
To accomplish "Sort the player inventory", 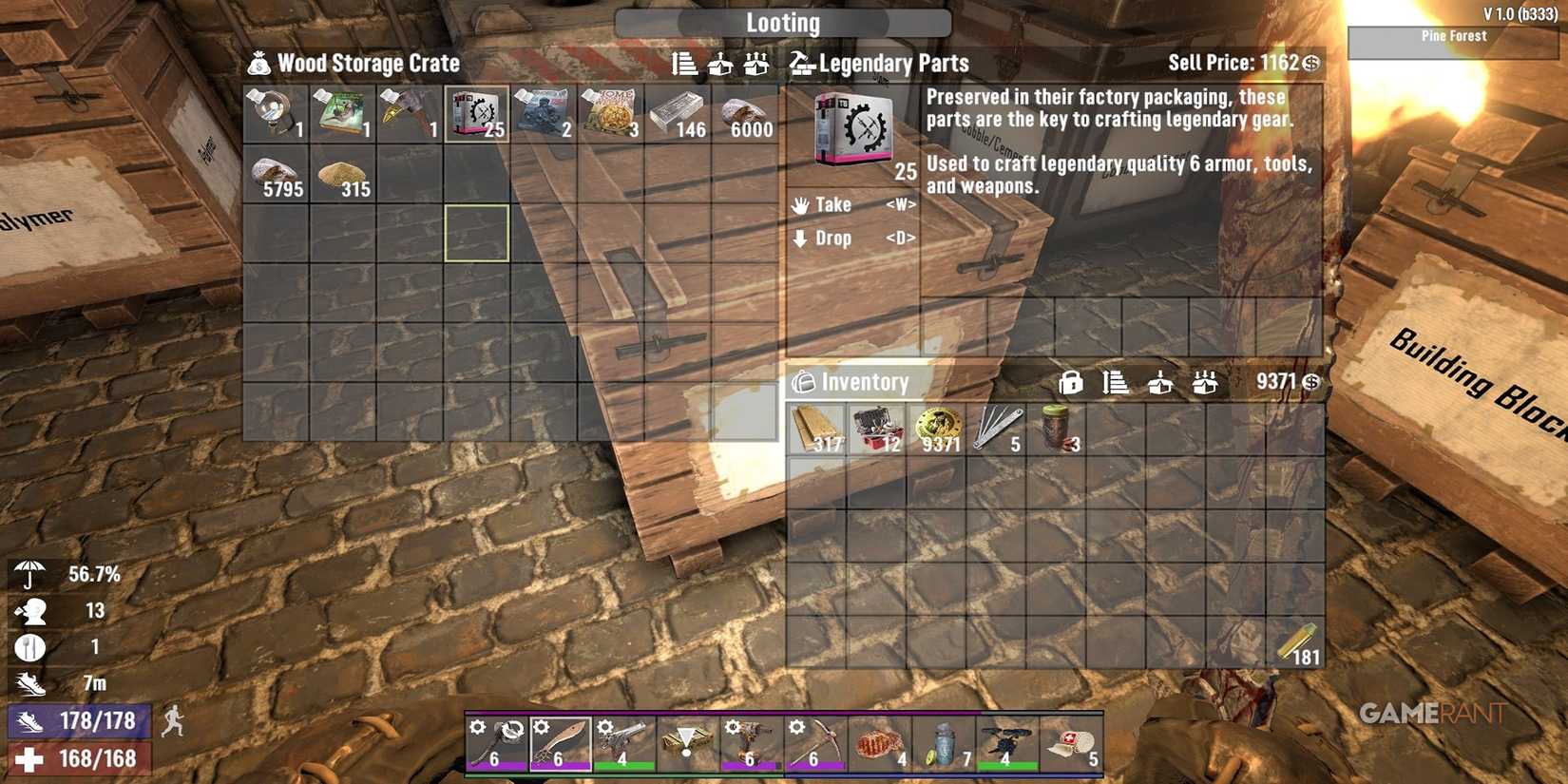I will click(x=1117, y=383).
